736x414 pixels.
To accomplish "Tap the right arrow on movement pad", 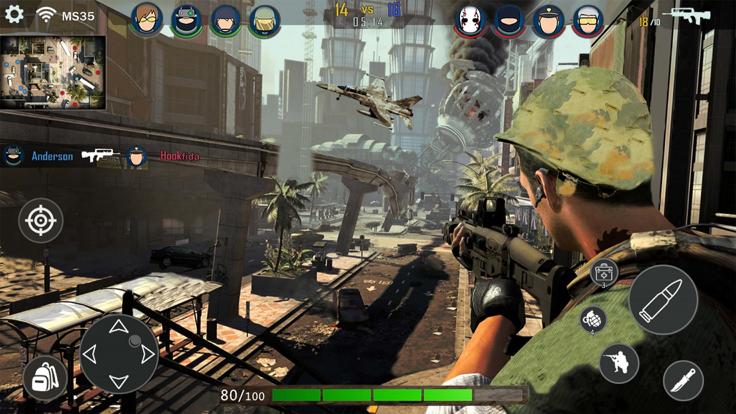I will (x=147, y=354).
